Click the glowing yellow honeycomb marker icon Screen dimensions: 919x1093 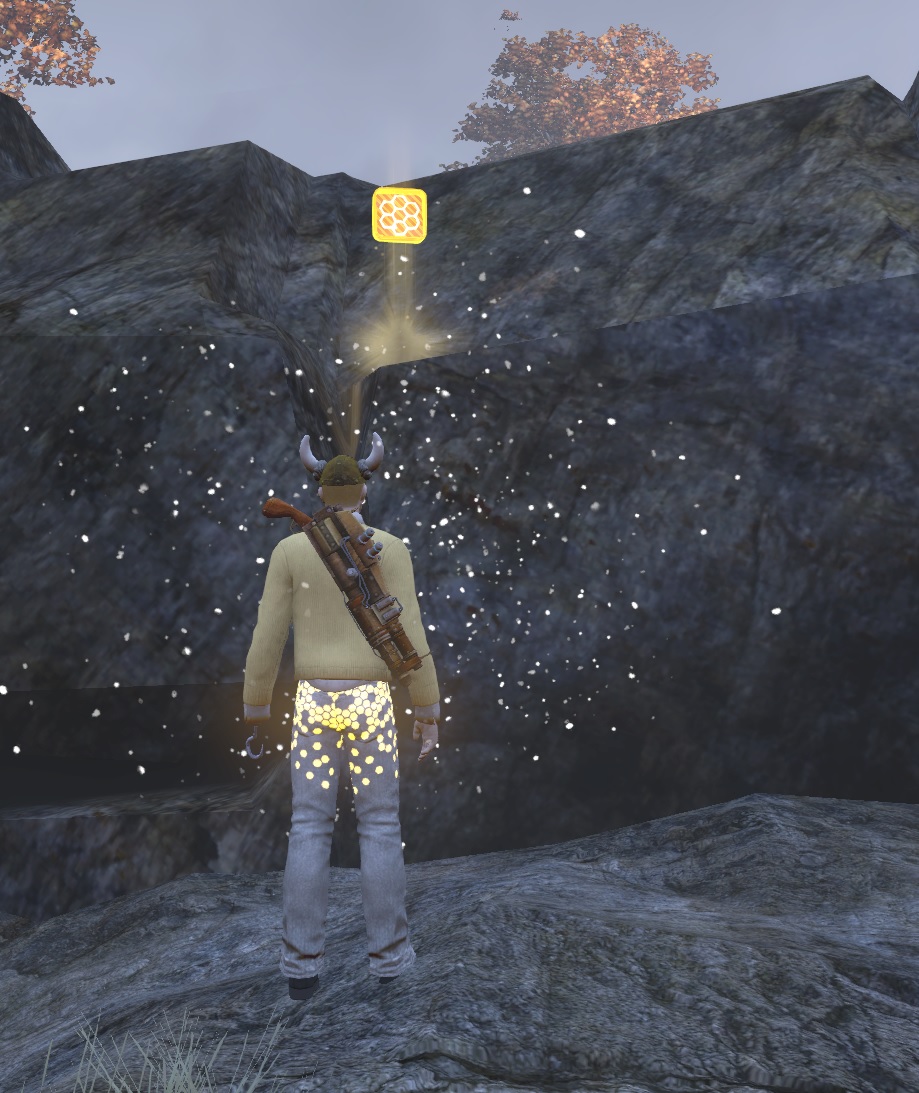pyautogui.click(x=400, y=215)
